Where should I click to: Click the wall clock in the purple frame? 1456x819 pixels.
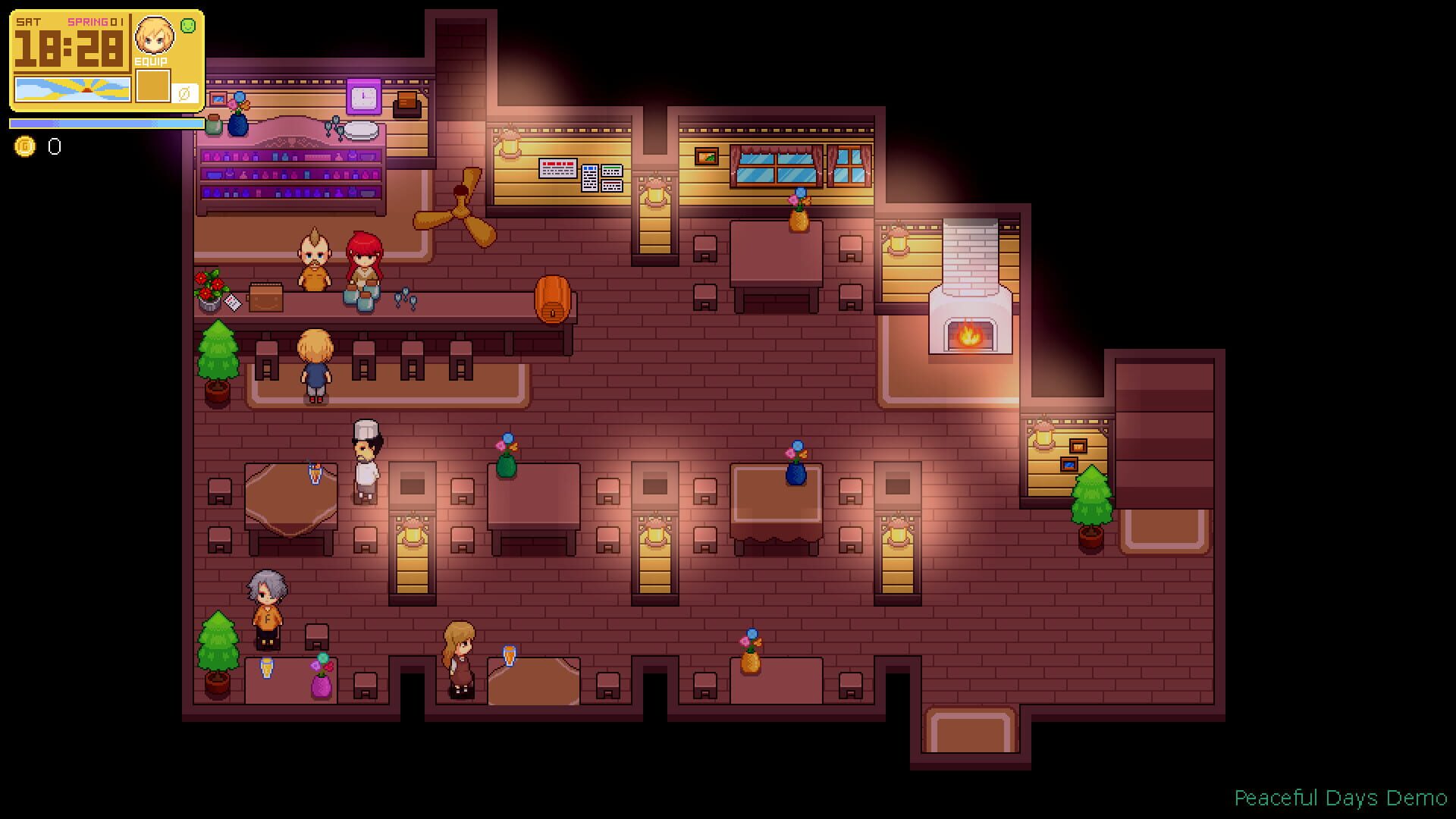[363, 98]
